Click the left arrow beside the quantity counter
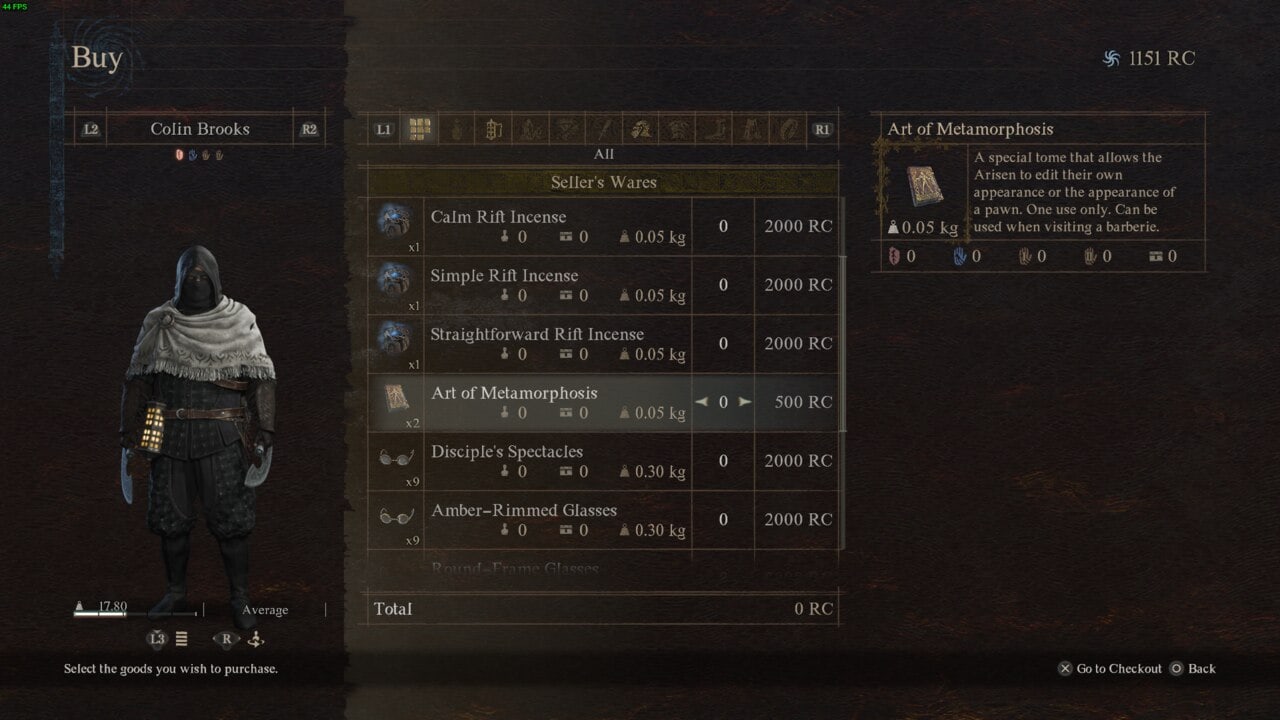Screen dimensions: 1280x720 click(x=701, y=402)
